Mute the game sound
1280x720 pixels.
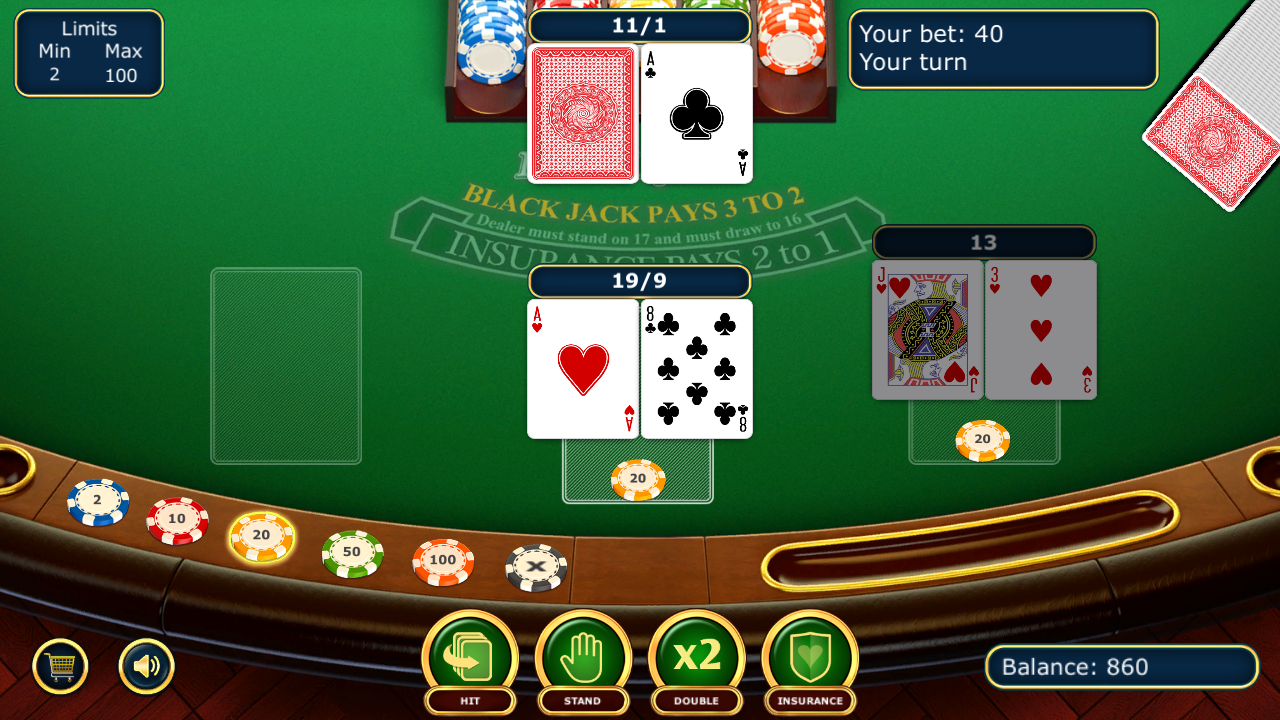pos(146,665)
